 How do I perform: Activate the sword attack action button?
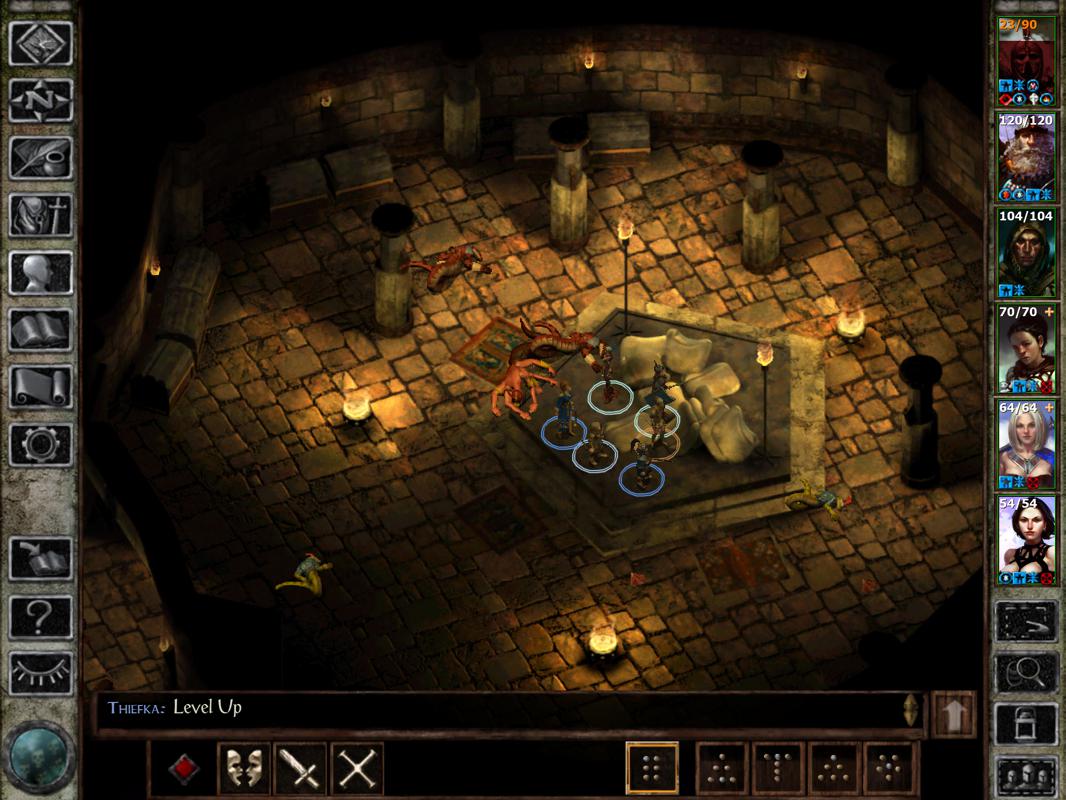(300, 769)
